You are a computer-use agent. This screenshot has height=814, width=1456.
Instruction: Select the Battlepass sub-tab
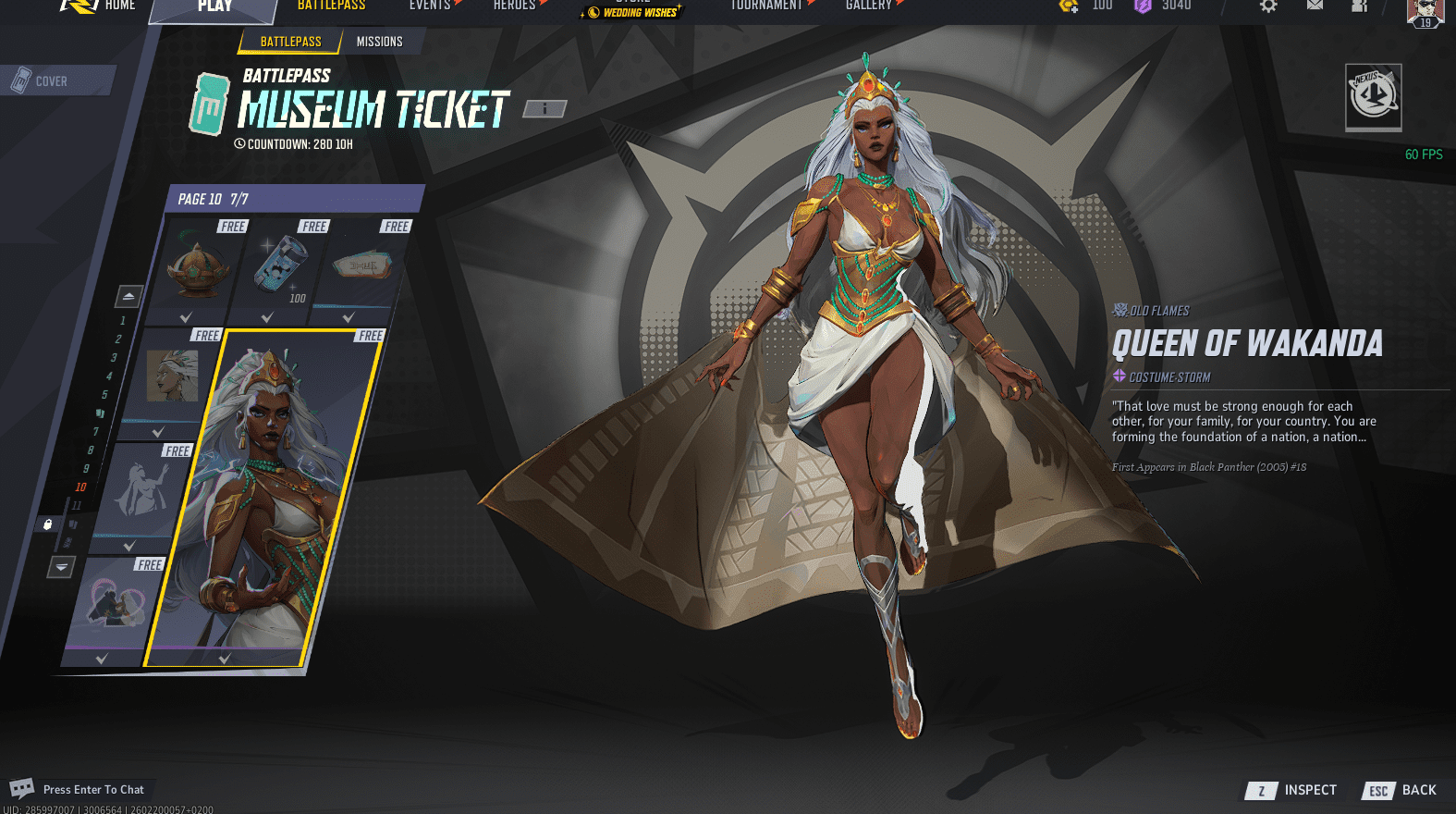tap(290, 42)
